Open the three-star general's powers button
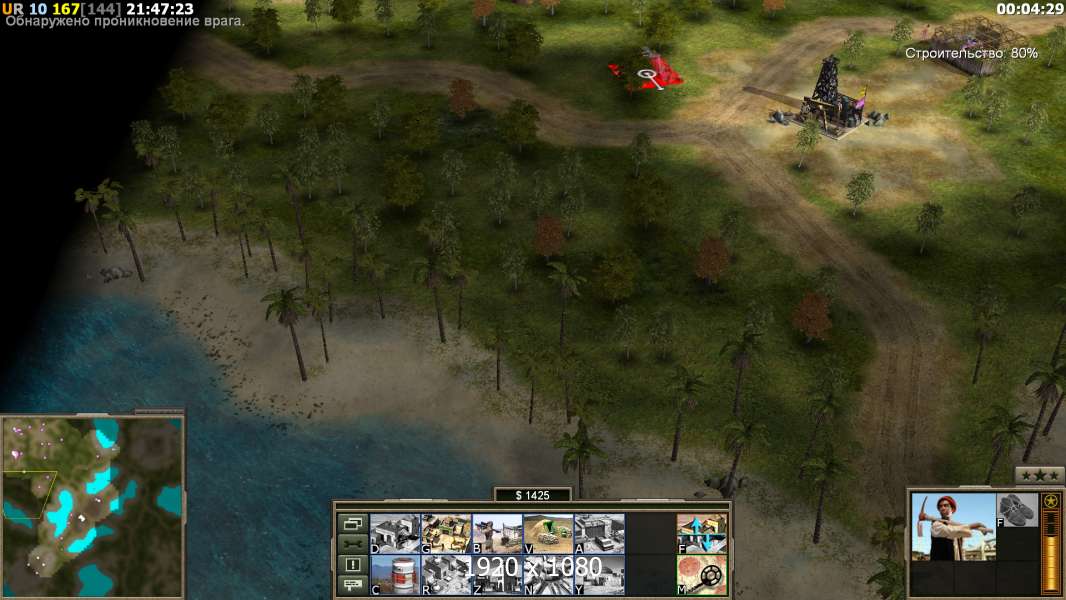 click(x=1039, y=475)
